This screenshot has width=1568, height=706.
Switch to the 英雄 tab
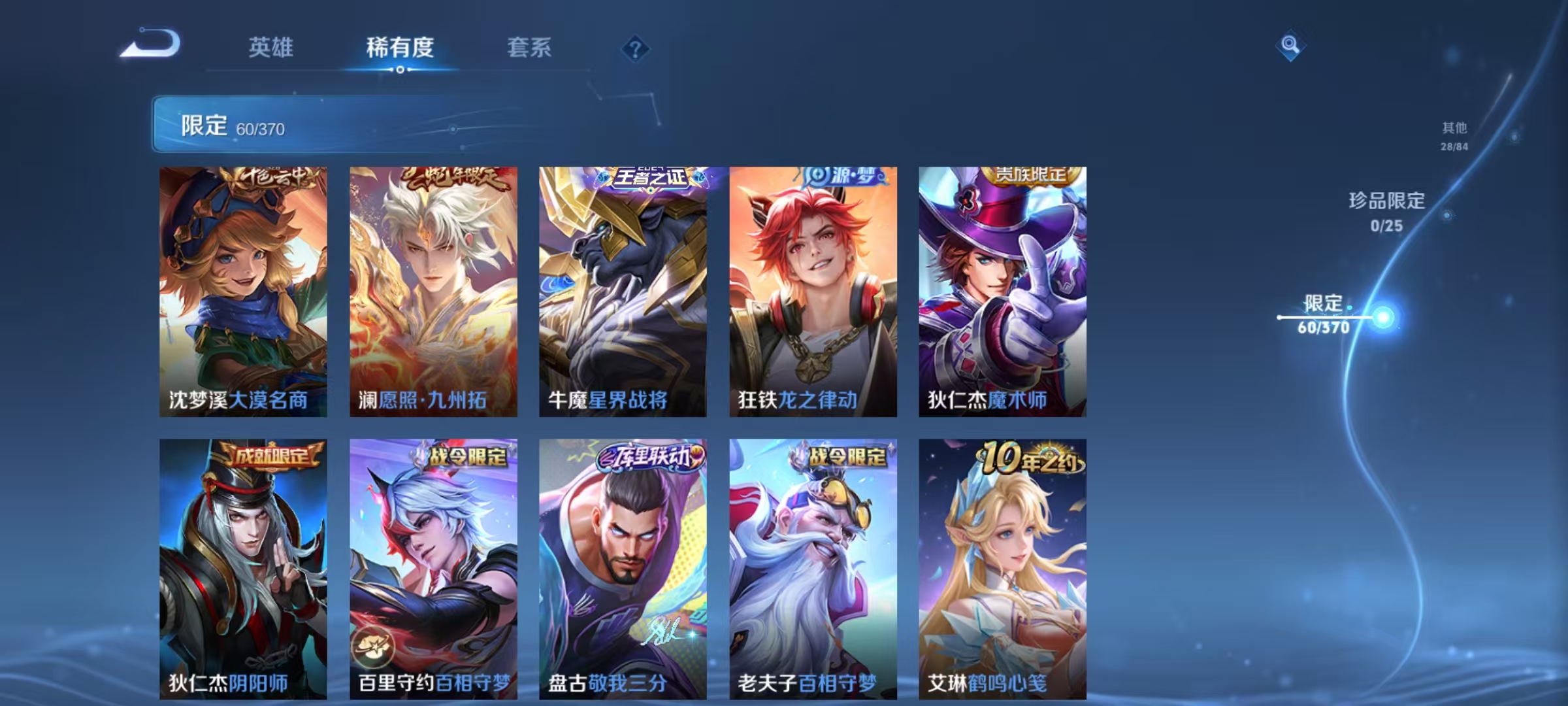(x=272, y=48)
